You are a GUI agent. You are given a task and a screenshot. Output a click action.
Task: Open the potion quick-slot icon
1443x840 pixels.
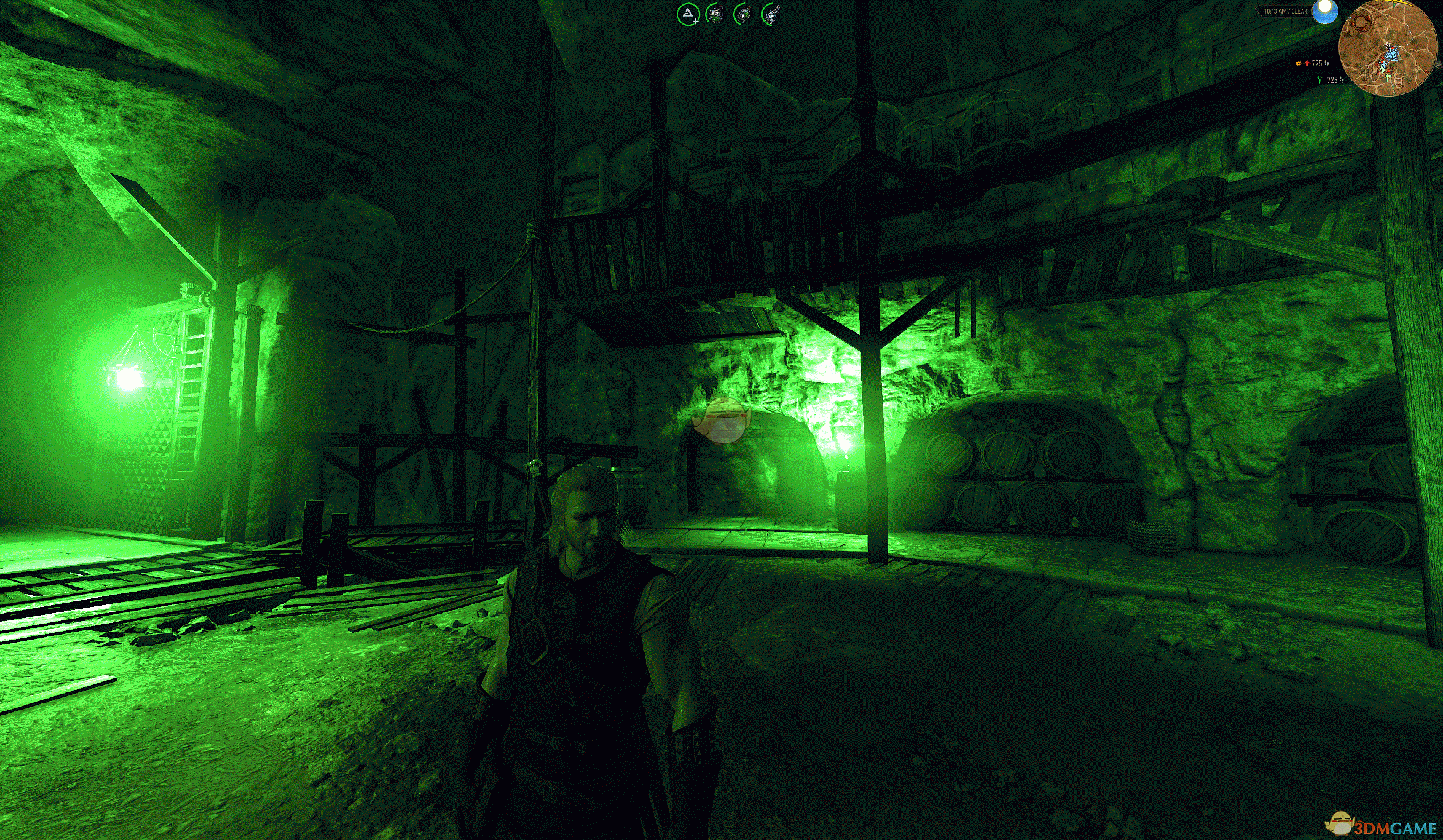(744, 14)
